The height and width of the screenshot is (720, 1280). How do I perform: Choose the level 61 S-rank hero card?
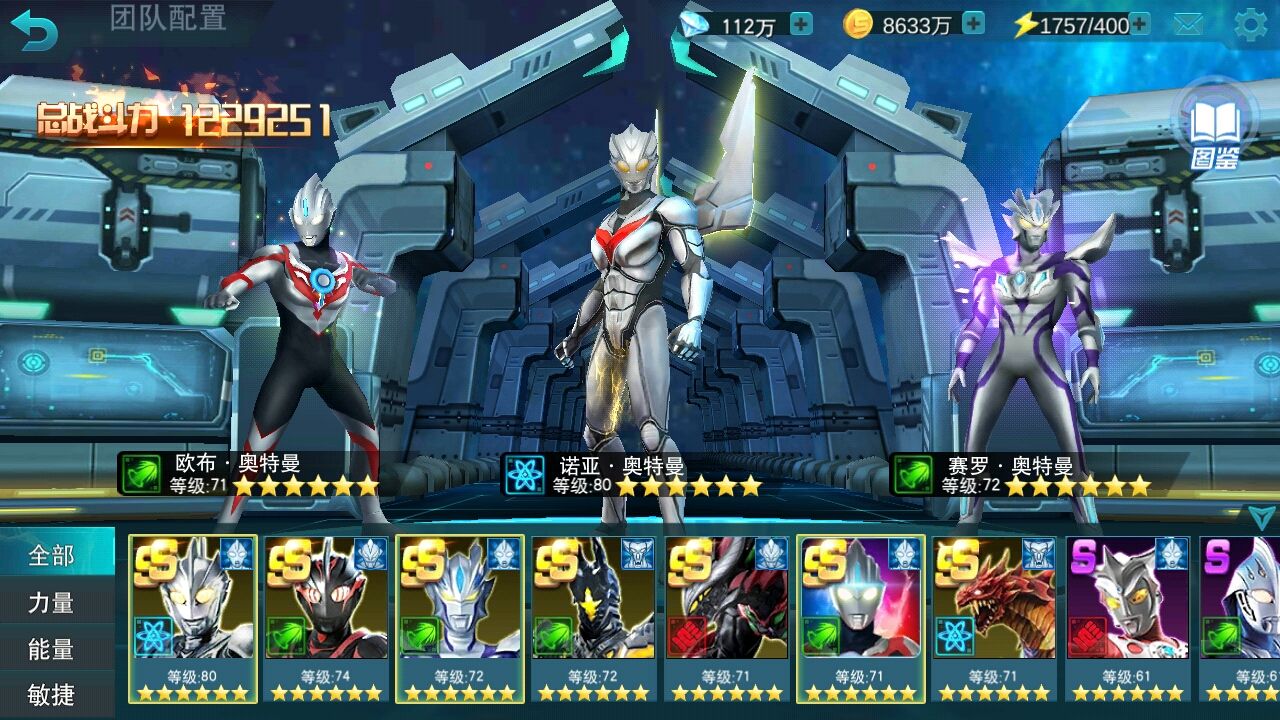click(1127, 617)
